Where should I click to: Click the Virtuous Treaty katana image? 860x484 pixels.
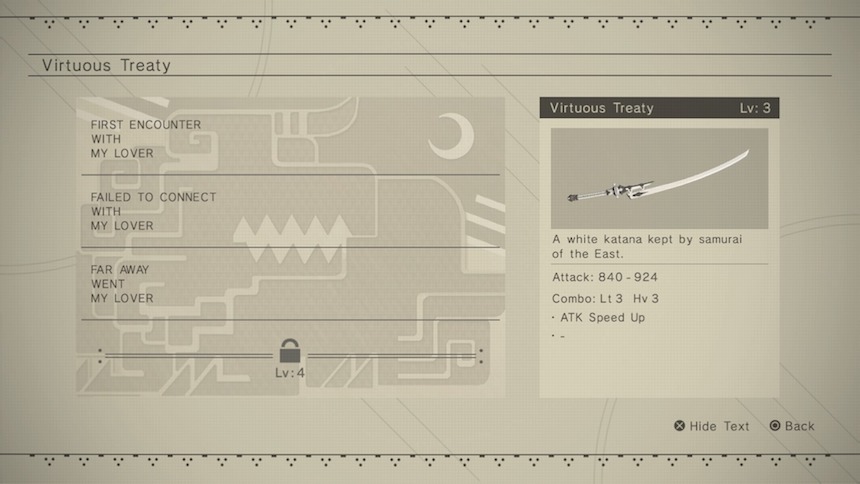coord(659,178)
